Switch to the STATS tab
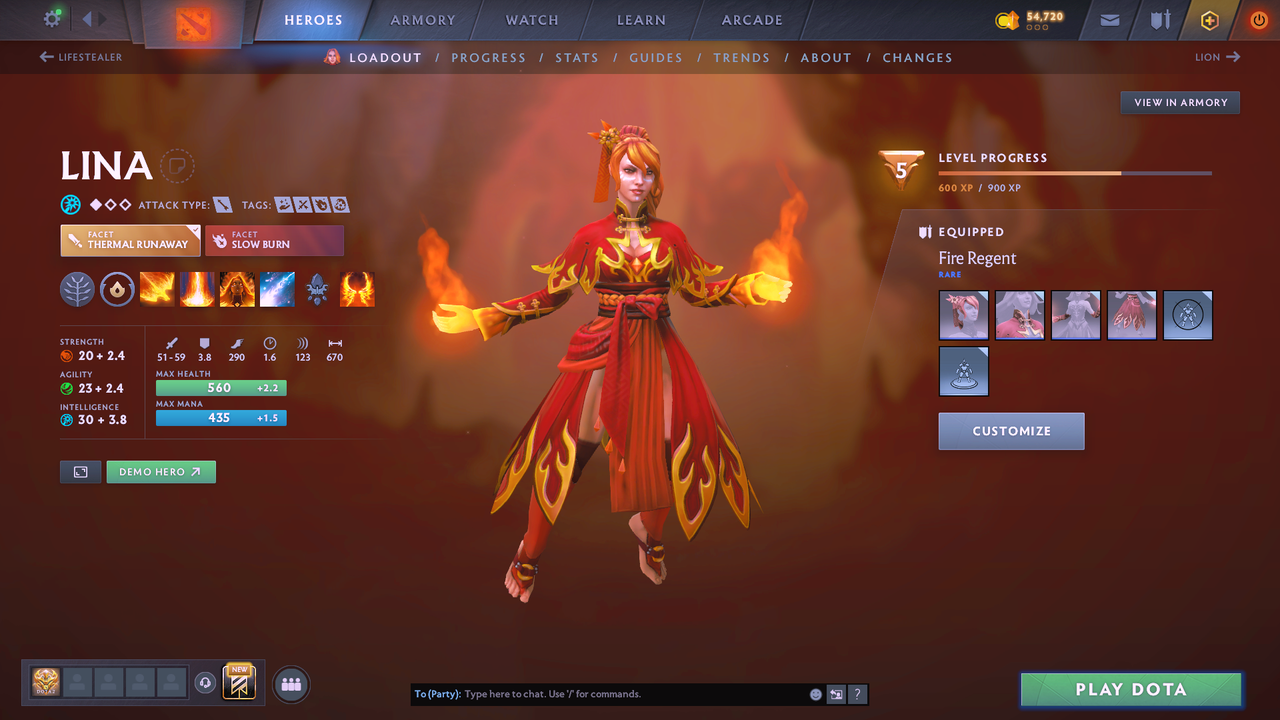Viewport: 1280px width, 720px height. (x=577, y=57)
